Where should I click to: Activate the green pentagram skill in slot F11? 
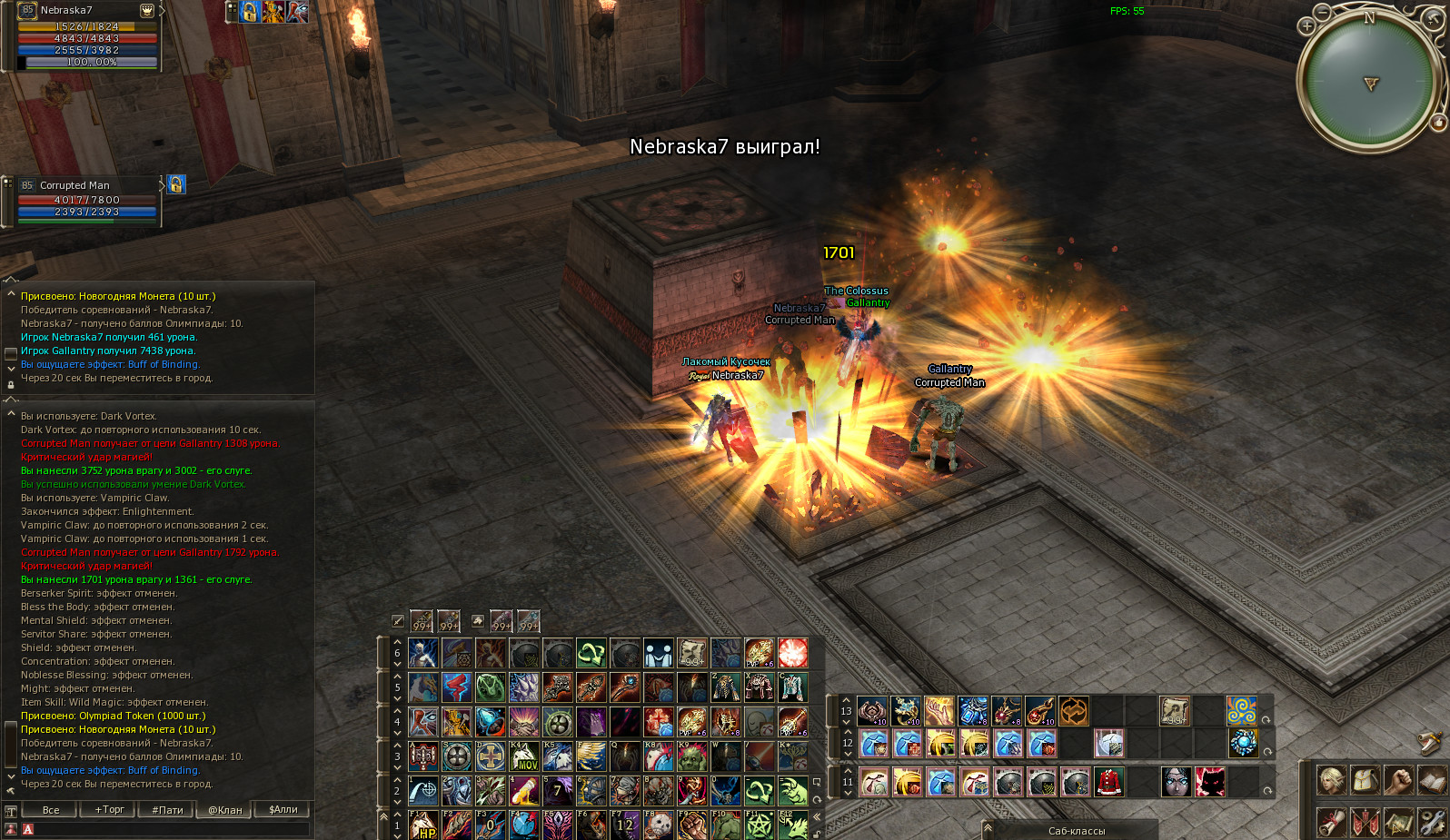point(759,825)
